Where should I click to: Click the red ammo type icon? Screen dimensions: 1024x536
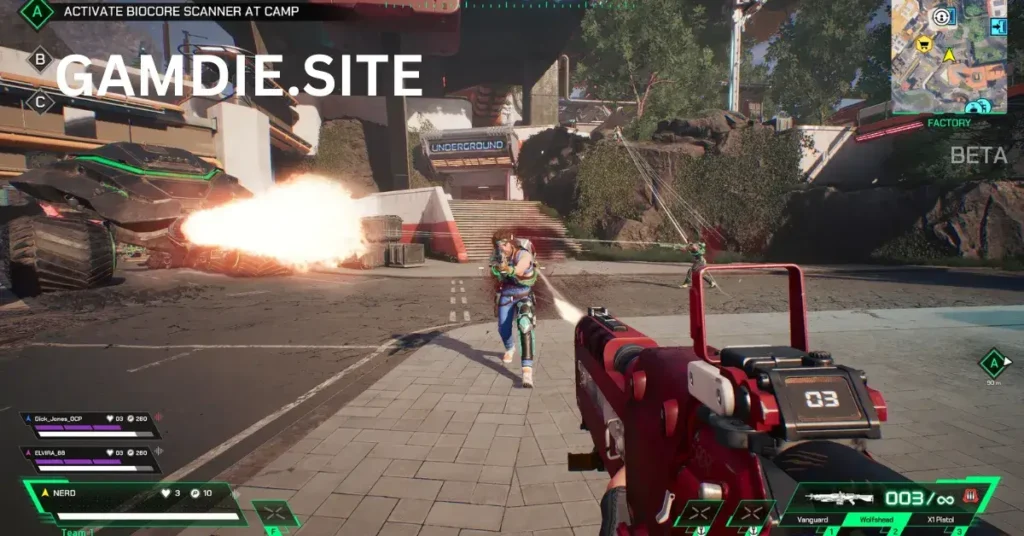coord(969,497)
